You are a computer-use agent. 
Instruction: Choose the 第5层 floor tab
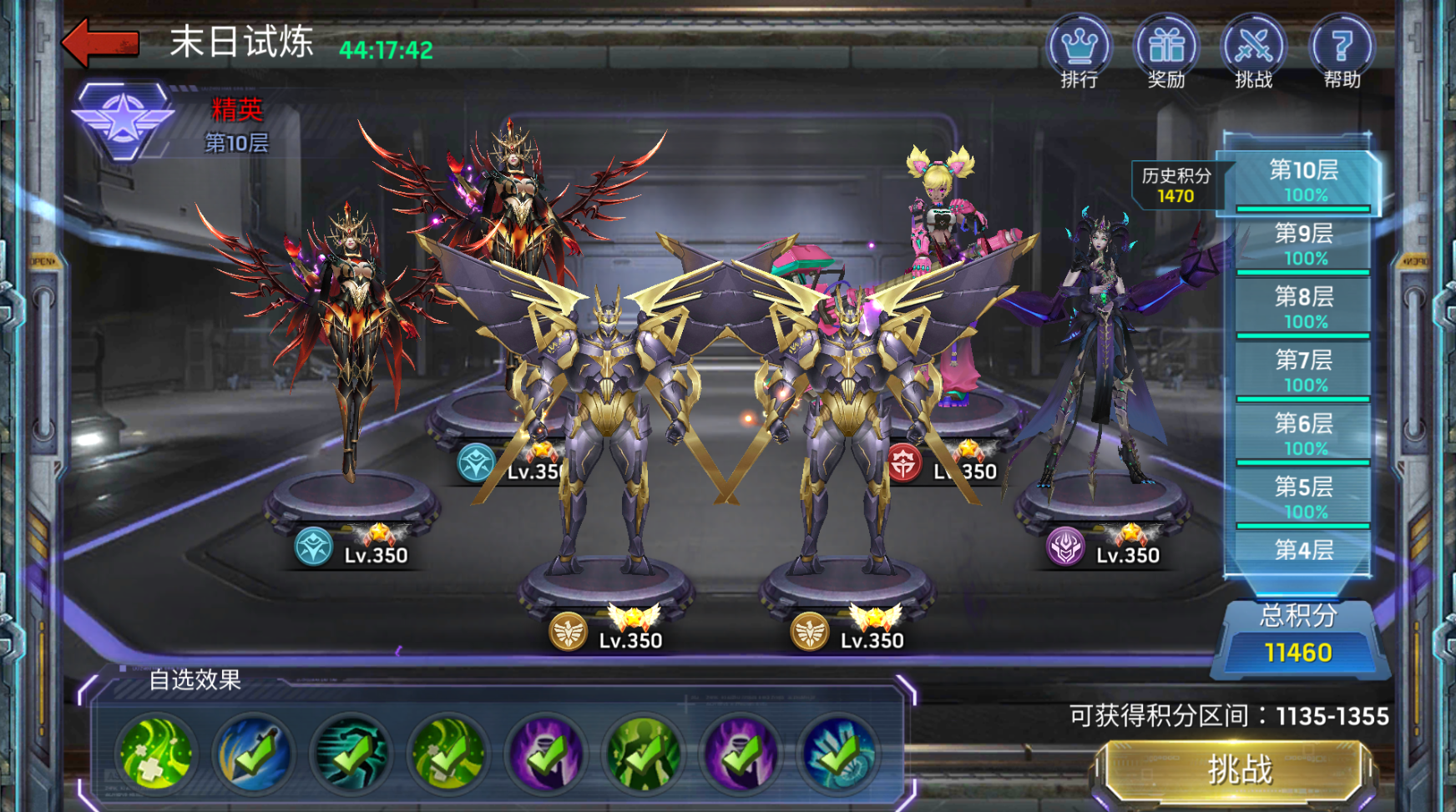click(1303, 497)
